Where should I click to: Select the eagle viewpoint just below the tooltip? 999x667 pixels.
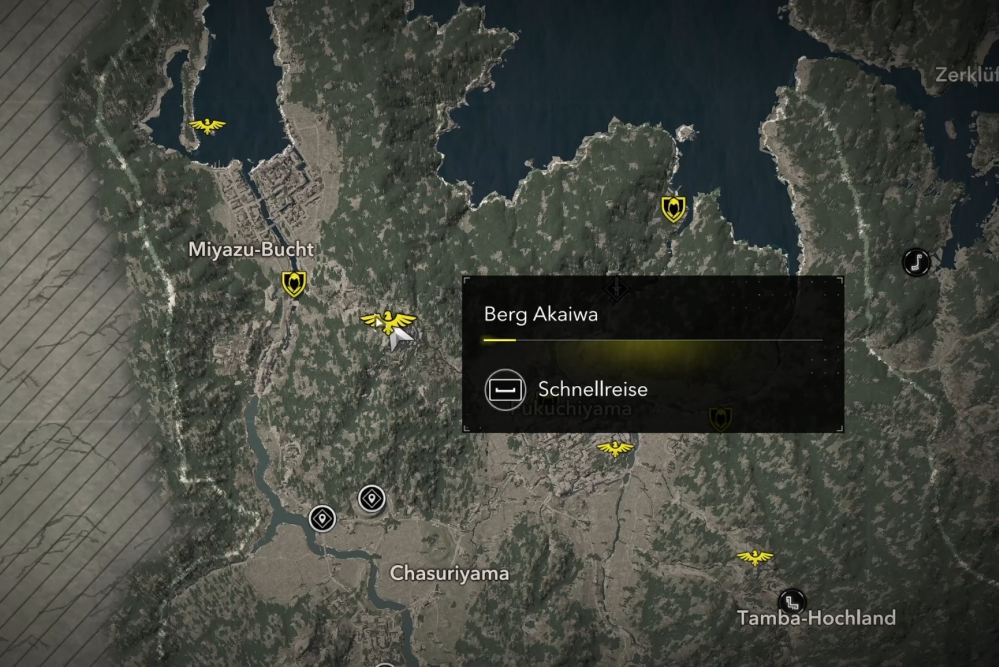[615, 449]
